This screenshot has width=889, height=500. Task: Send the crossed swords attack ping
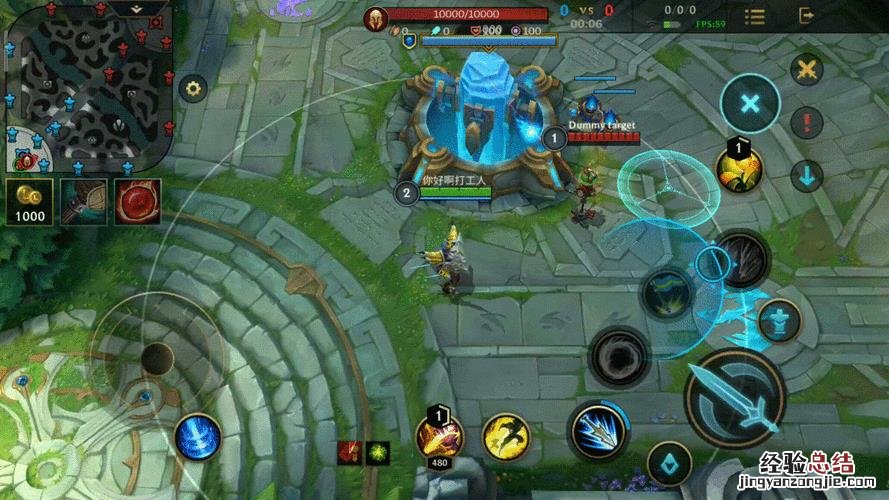(806, 70)
